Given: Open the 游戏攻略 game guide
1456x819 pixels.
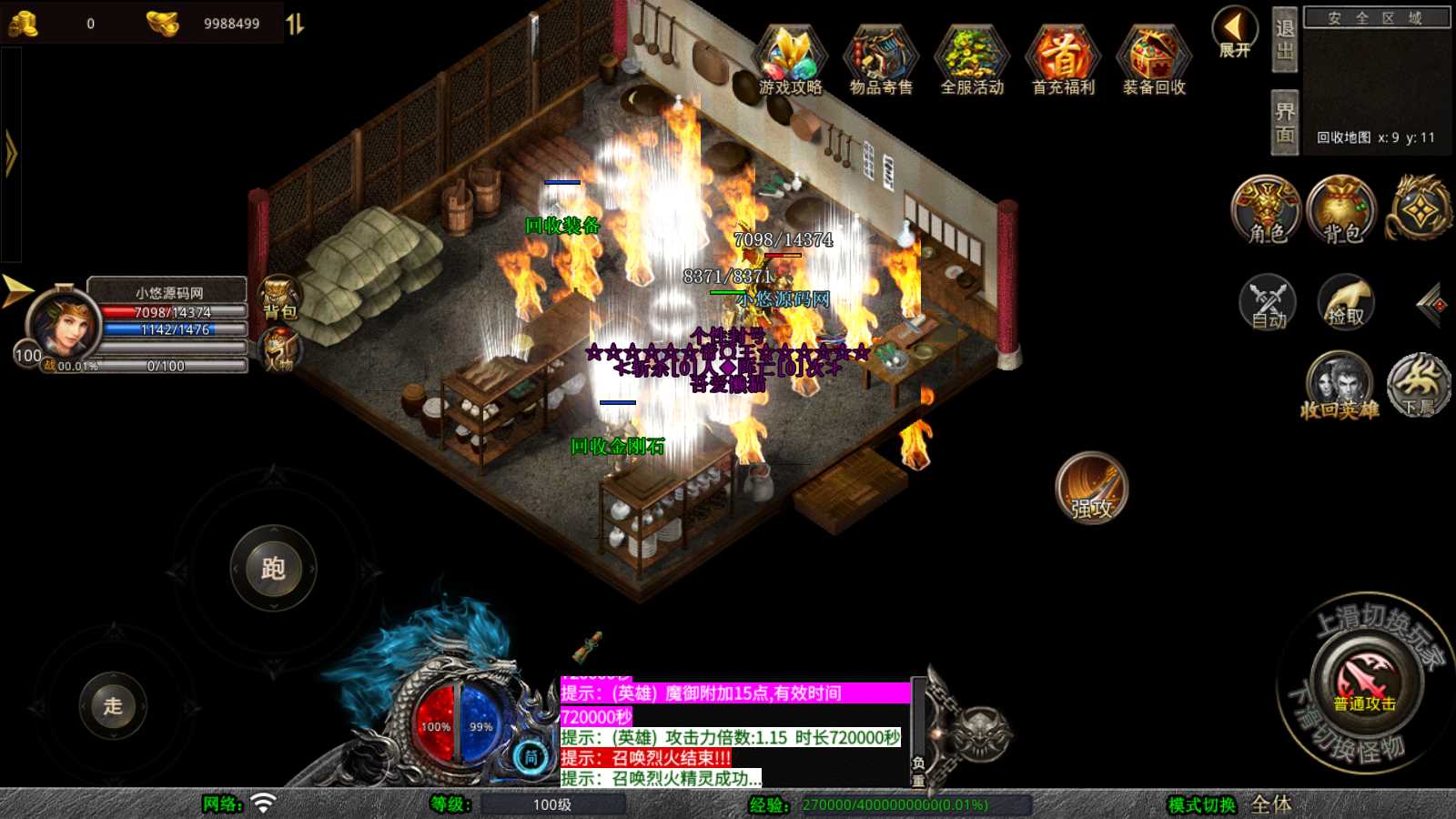Looking at the screenshot, I should click(790, 61).
